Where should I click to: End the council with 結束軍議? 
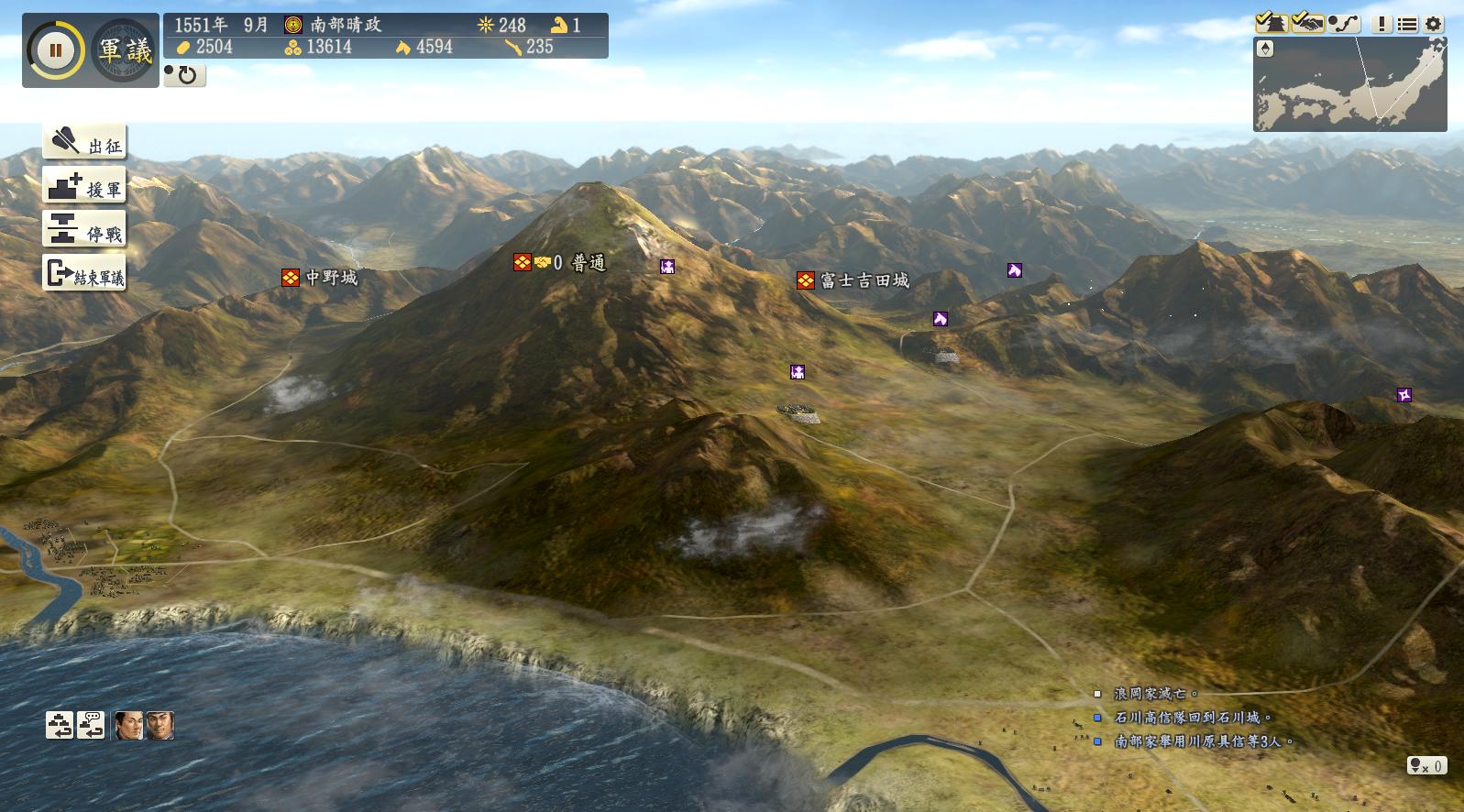point(84,273)
